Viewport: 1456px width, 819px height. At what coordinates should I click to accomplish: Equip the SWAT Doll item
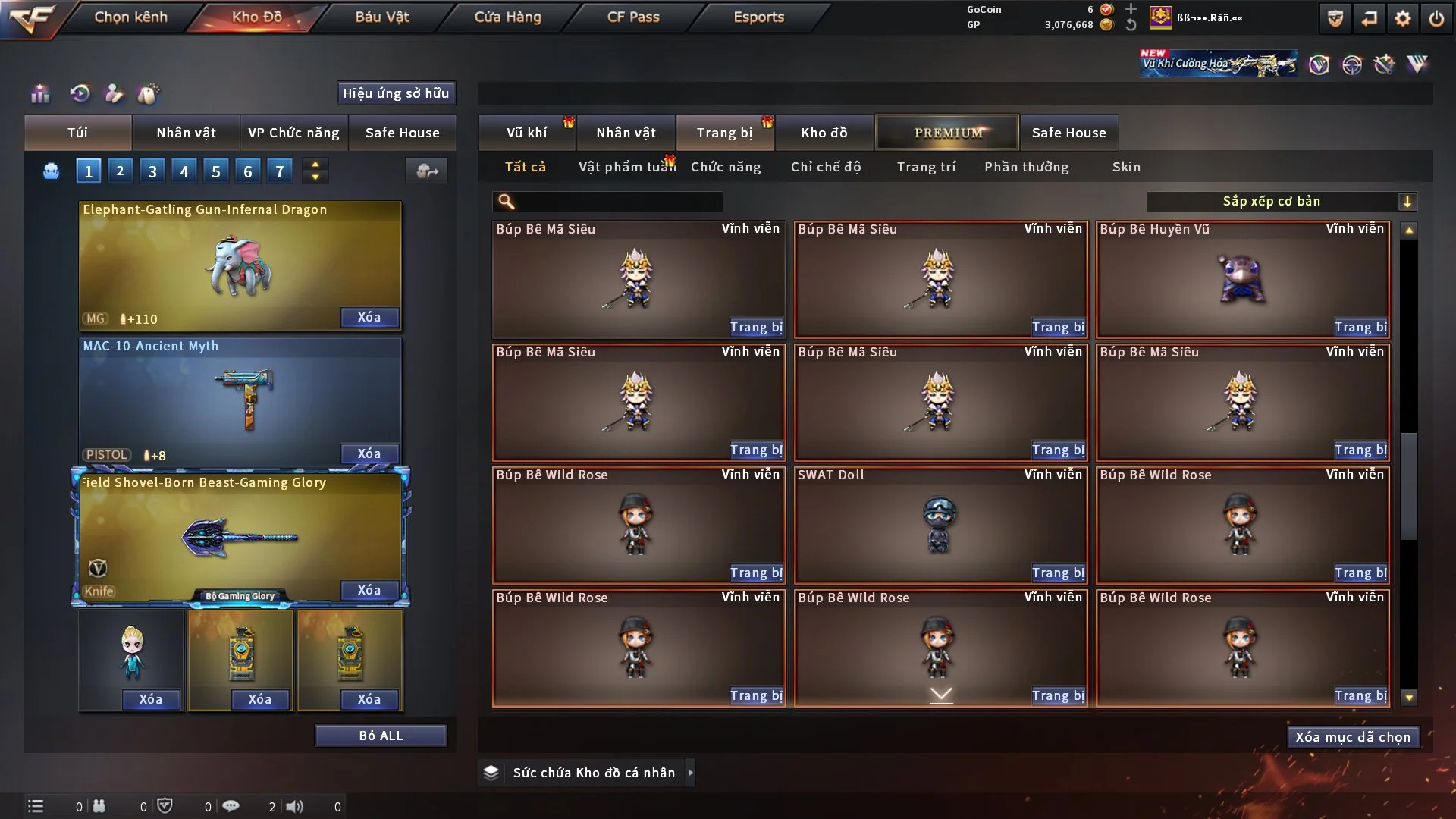click(1058, 573)
